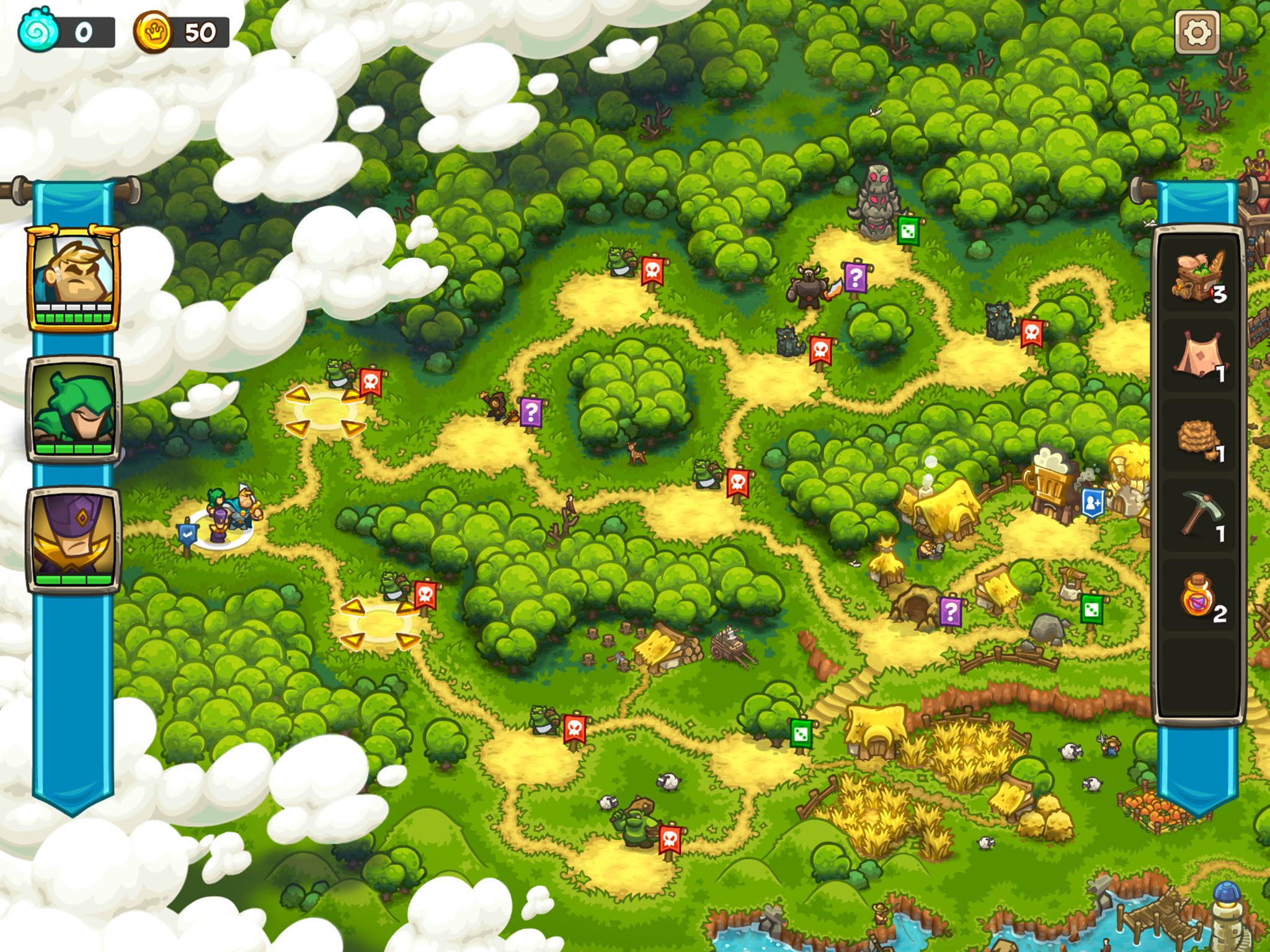Select the blond knight hero portrait
This screenshot has width=1270, height=952.
point(73,278)
